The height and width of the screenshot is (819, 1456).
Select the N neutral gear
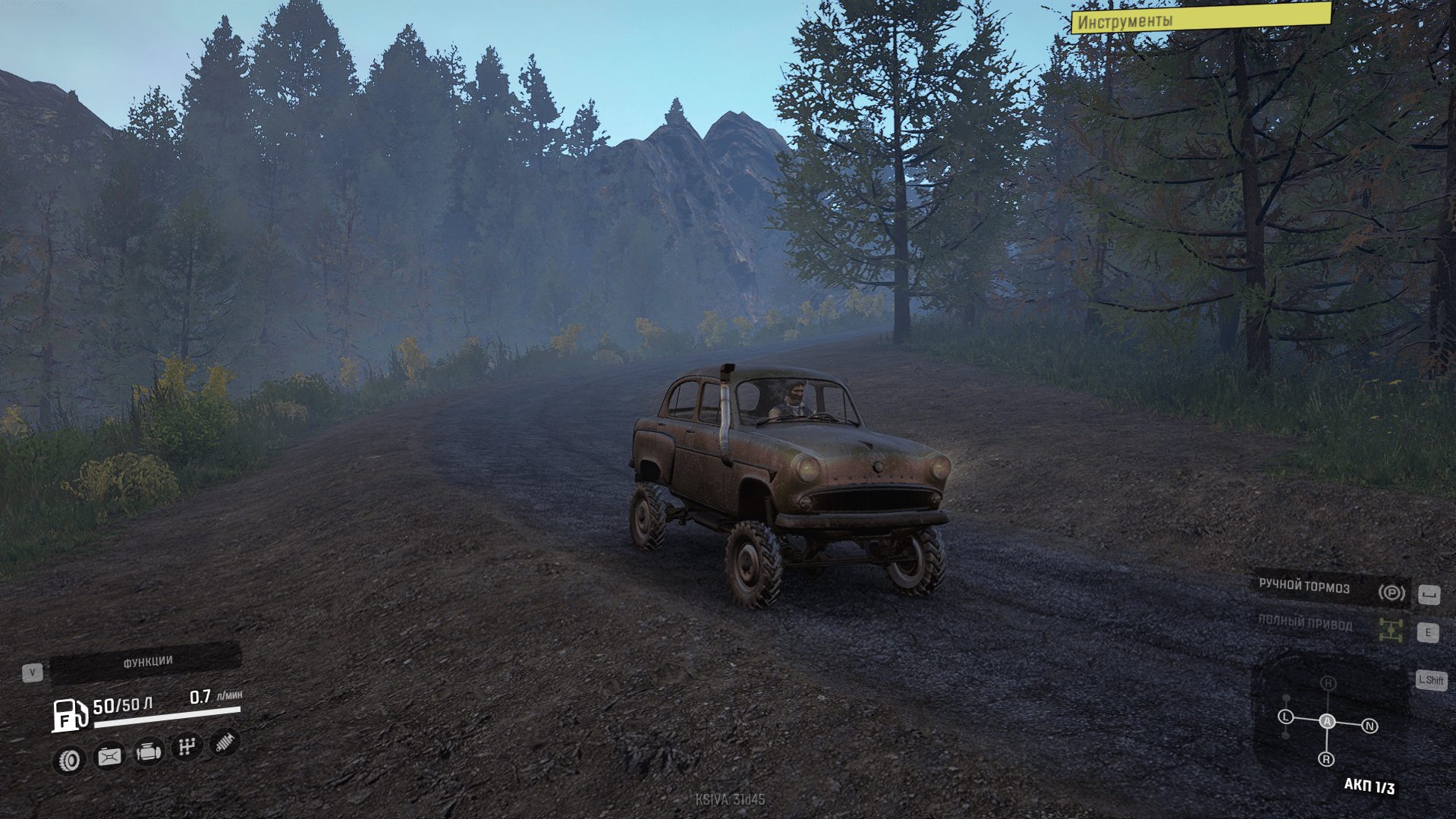click(1370, 726)
